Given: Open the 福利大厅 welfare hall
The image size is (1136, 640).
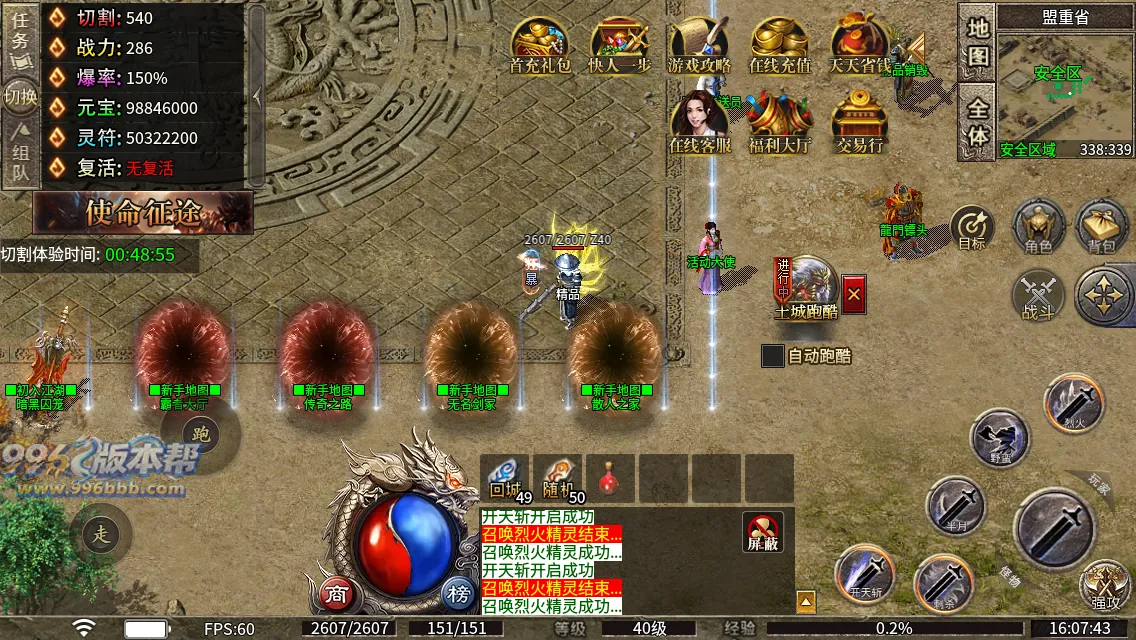Looking at the screenshot, I should (x=780, y=122).
